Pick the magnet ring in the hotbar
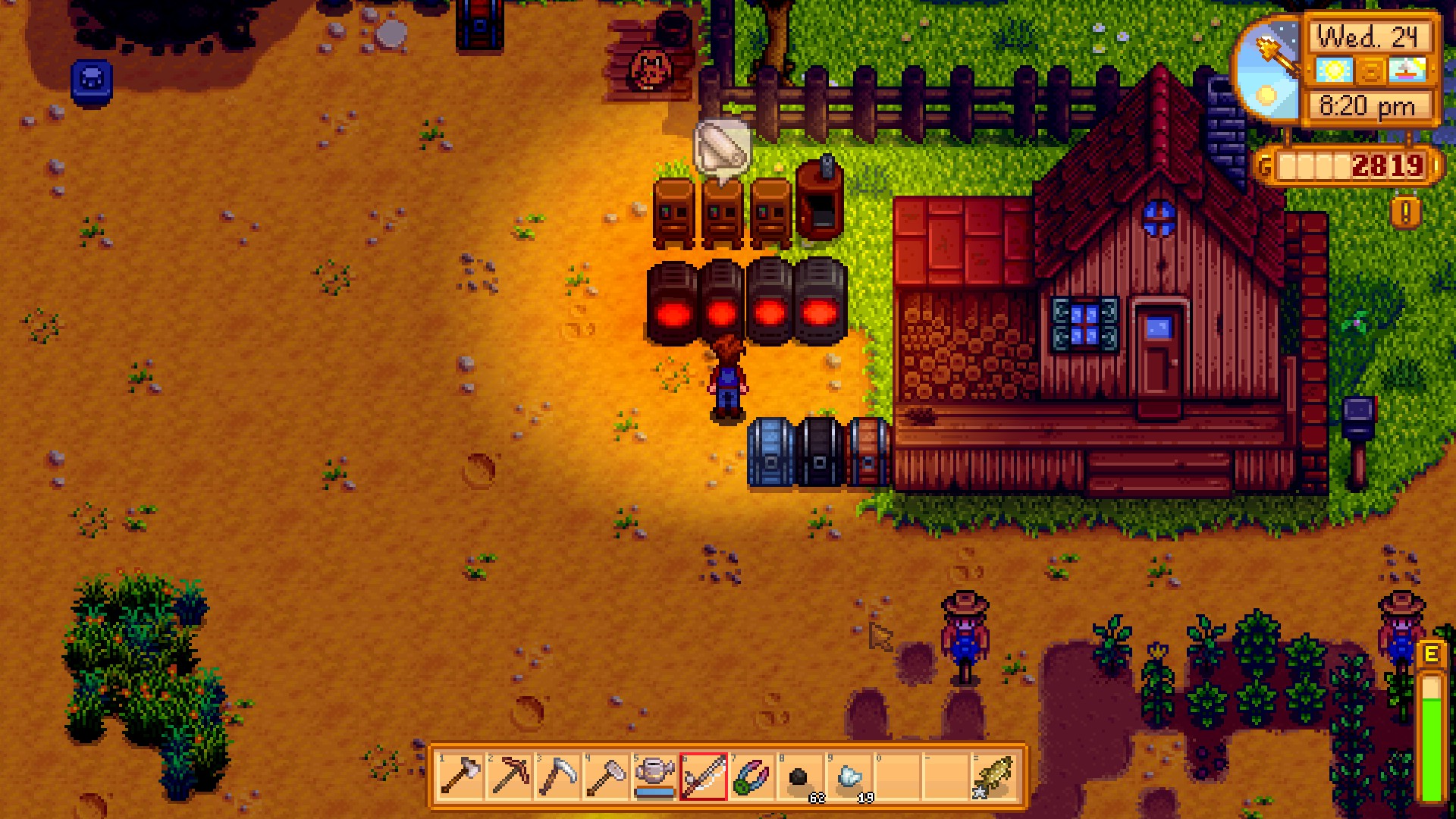The image size is (1456, 819). pos(752,777)
